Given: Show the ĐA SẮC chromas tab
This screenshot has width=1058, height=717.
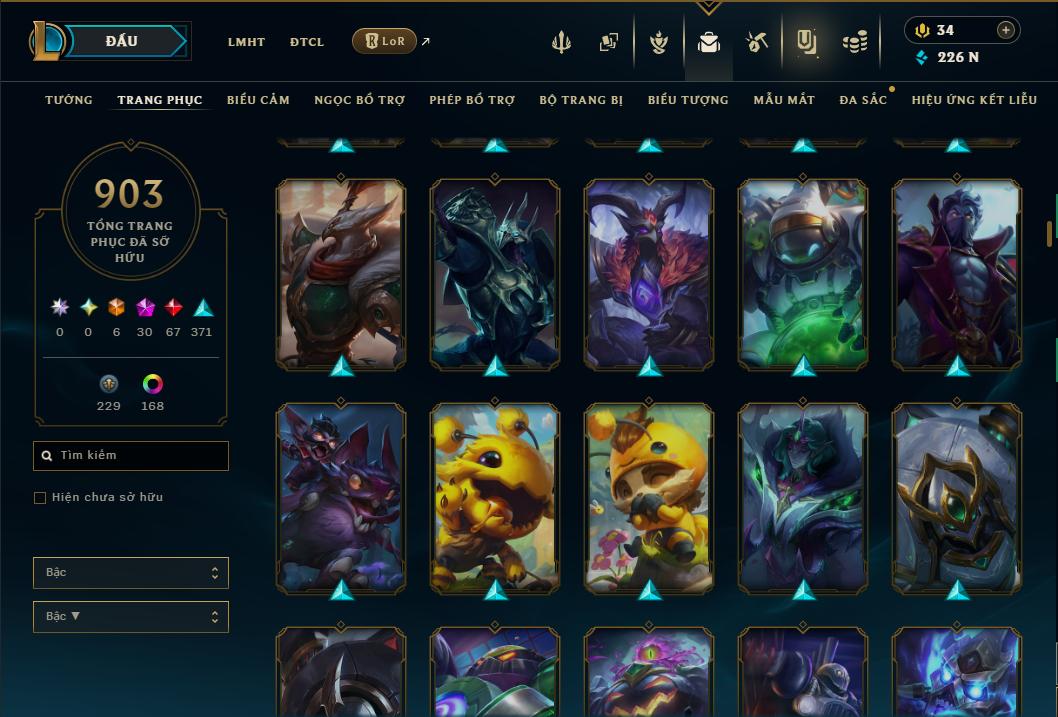Looking at the screenshot, I should coord(863,100).
